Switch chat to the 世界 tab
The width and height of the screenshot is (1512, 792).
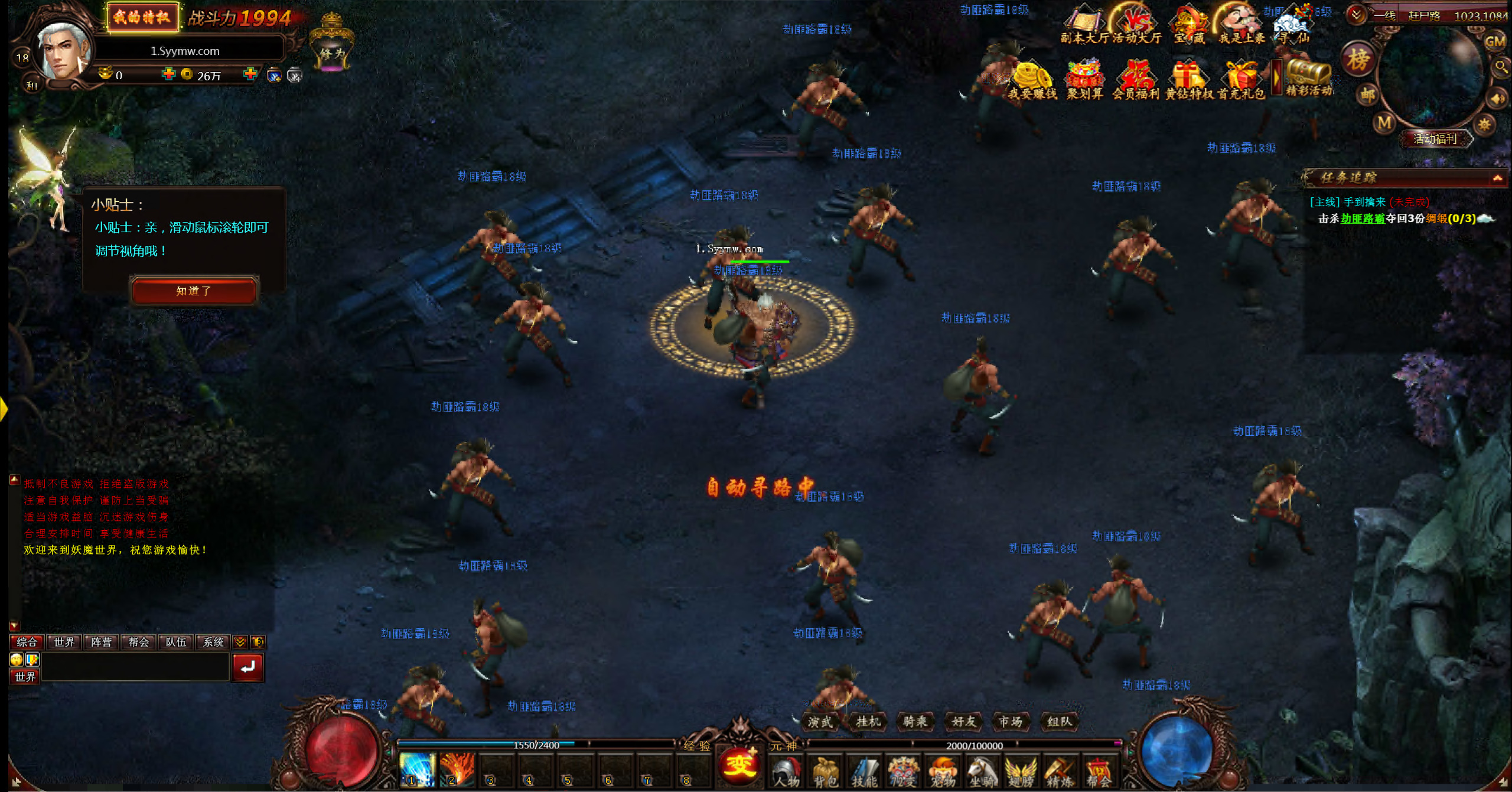pos(64,642)
